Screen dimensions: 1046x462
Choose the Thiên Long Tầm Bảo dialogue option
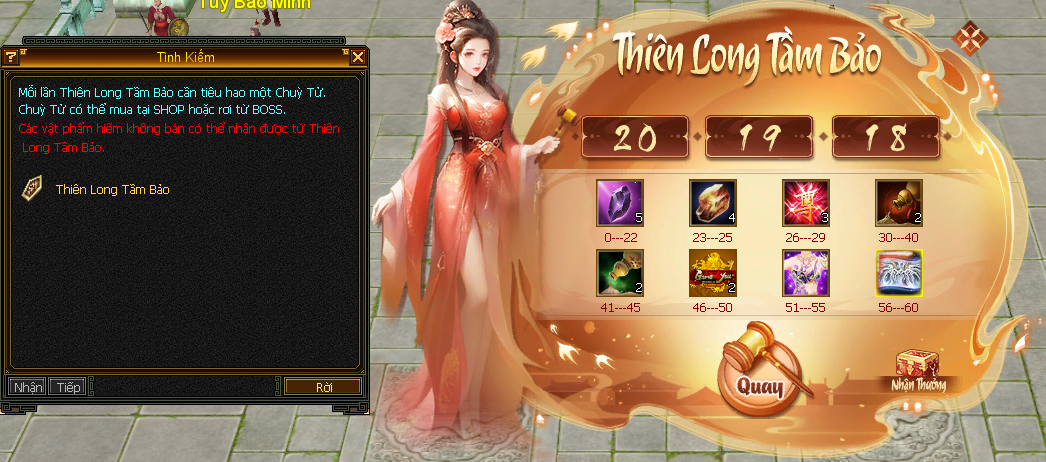pos(112,189)
